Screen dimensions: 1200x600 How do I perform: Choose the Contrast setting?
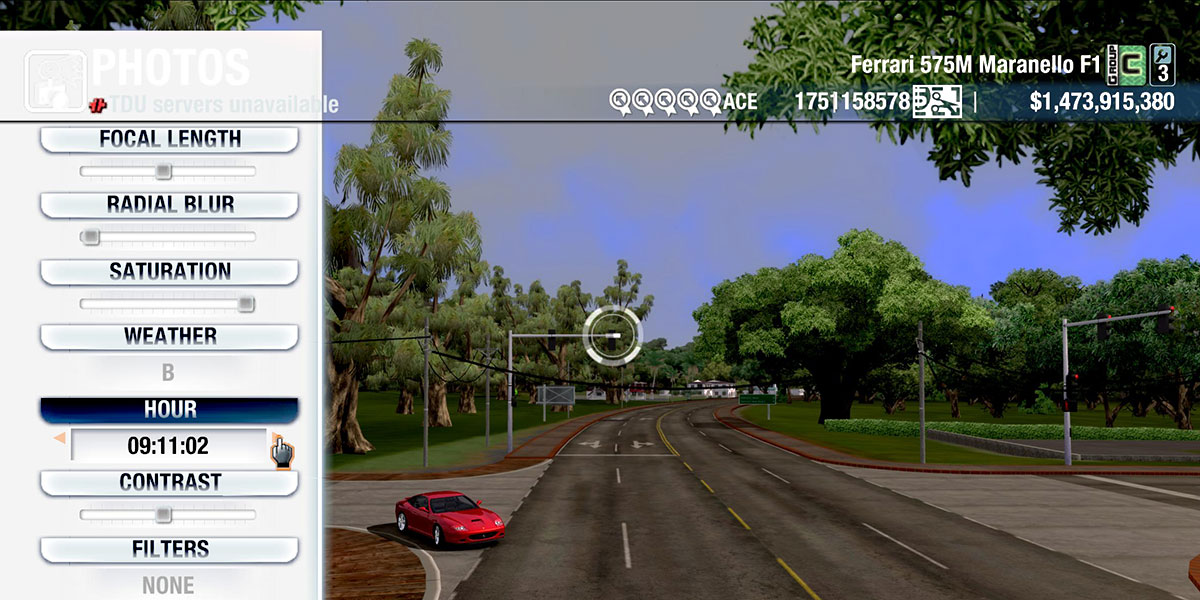(x=169, y=483)
